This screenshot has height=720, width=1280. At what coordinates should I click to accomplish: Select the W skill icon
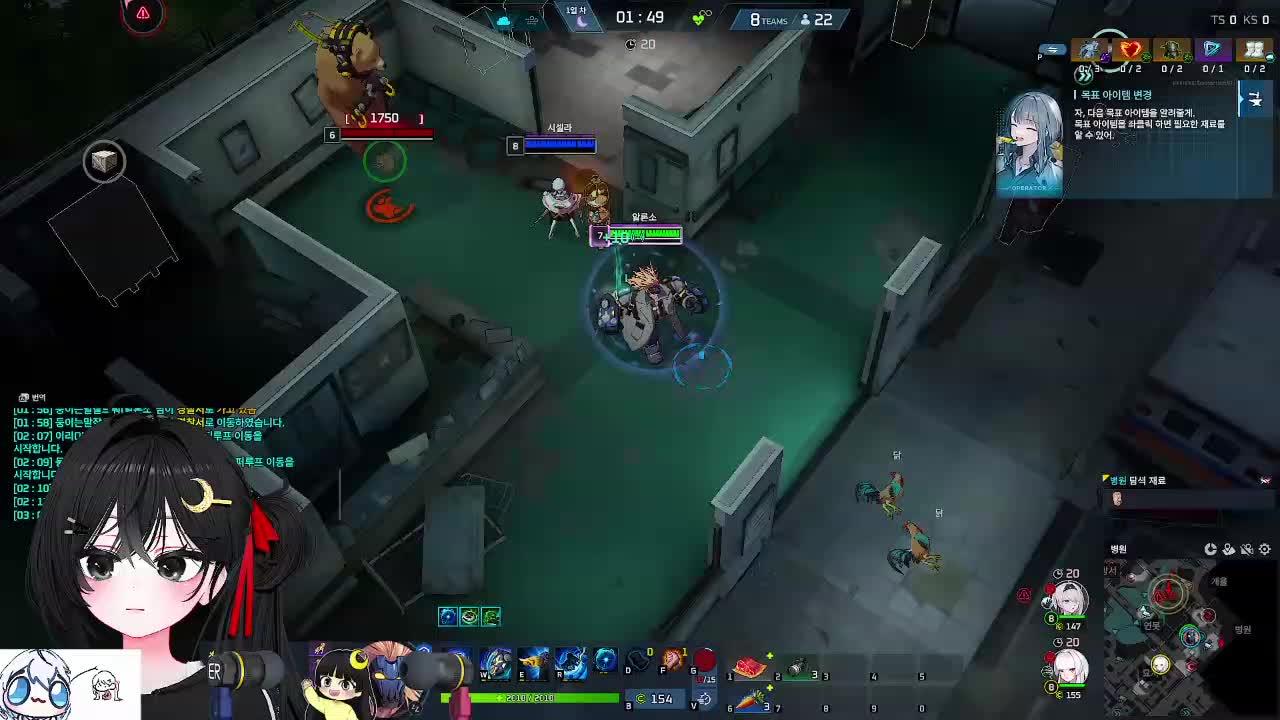point(494,665)
